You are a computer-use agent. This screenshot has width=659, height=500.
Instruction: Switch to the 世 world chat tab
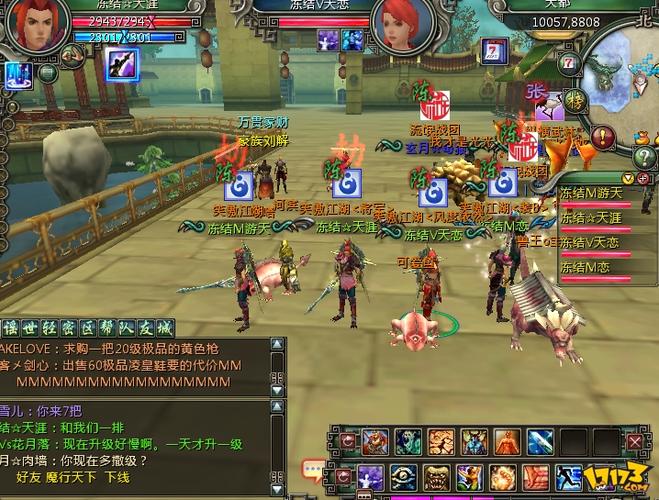click(31, 328)
